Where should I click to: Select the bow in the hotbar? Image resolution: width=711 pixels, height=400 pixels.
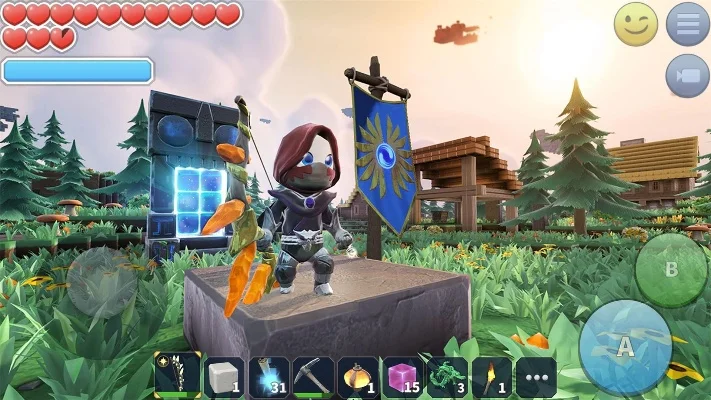tap(178, 377)
